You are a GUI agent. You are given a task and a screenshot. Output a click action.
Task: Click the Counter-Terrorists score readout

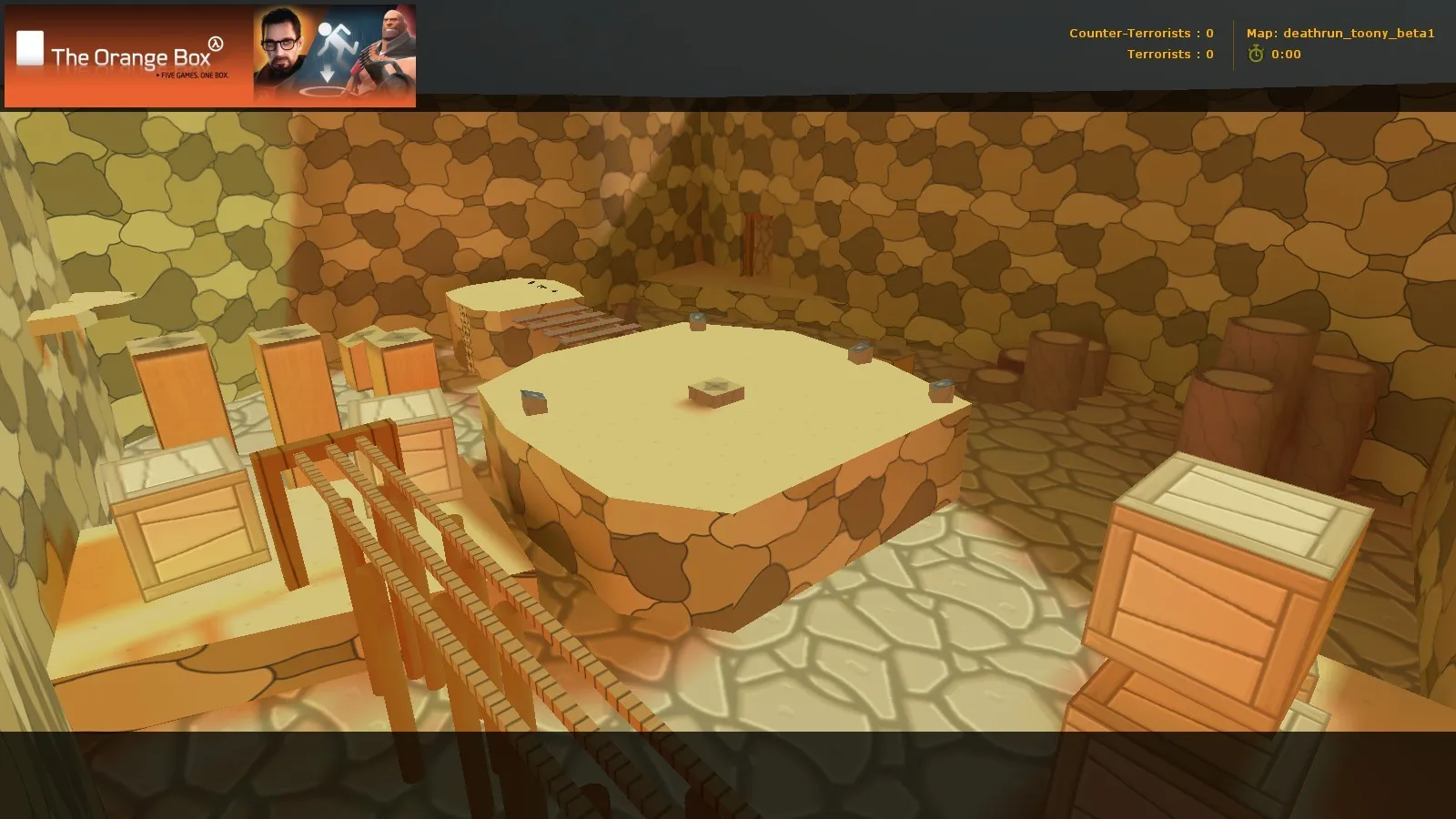pos(1140,32)
